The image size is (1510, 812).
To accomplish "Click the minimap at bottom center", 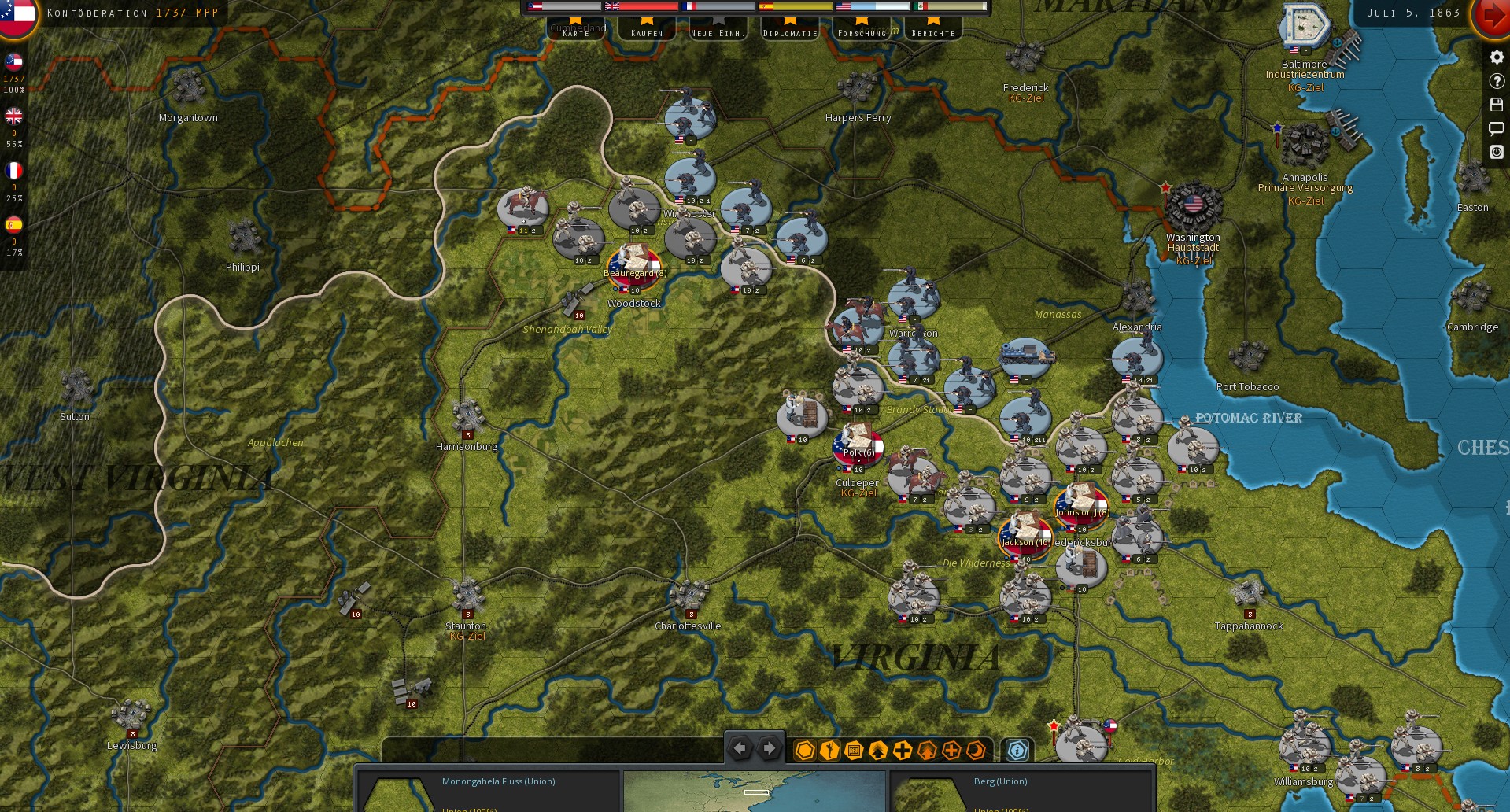I will click(x=754, y=792).
